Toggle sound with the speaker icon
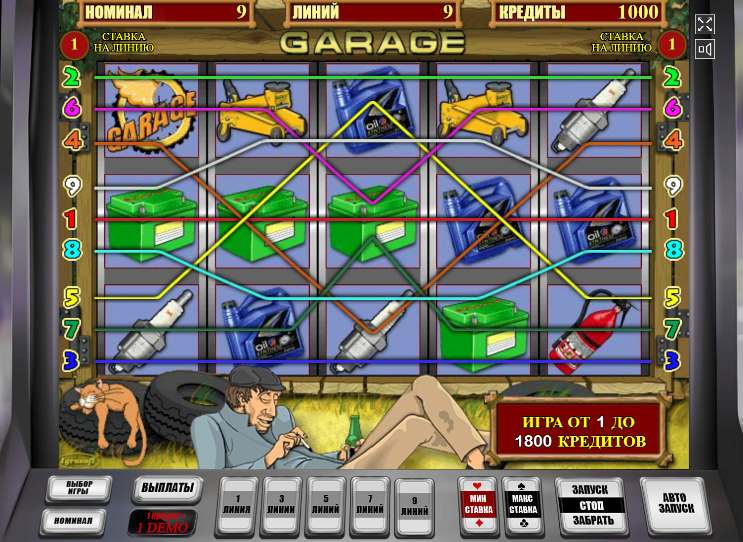Viewport: 743px width, 542px height. click(704, 49)
